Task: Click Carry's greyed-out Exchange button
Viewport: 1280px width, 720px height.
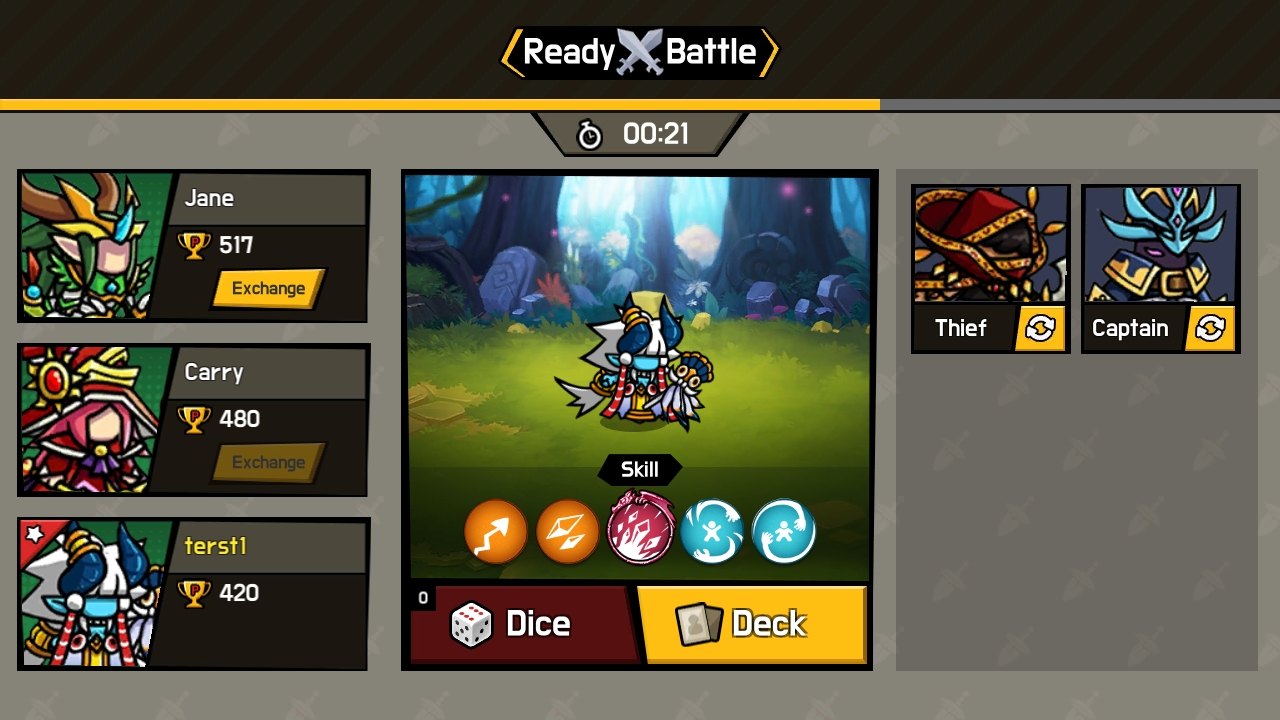Action: click(x=268, y=463)
